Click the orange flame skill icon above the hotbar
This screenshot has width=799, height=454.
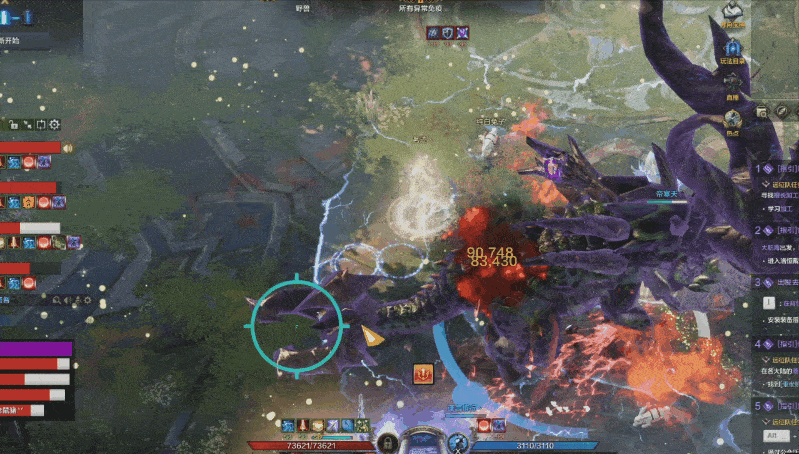tap(423, 373)
